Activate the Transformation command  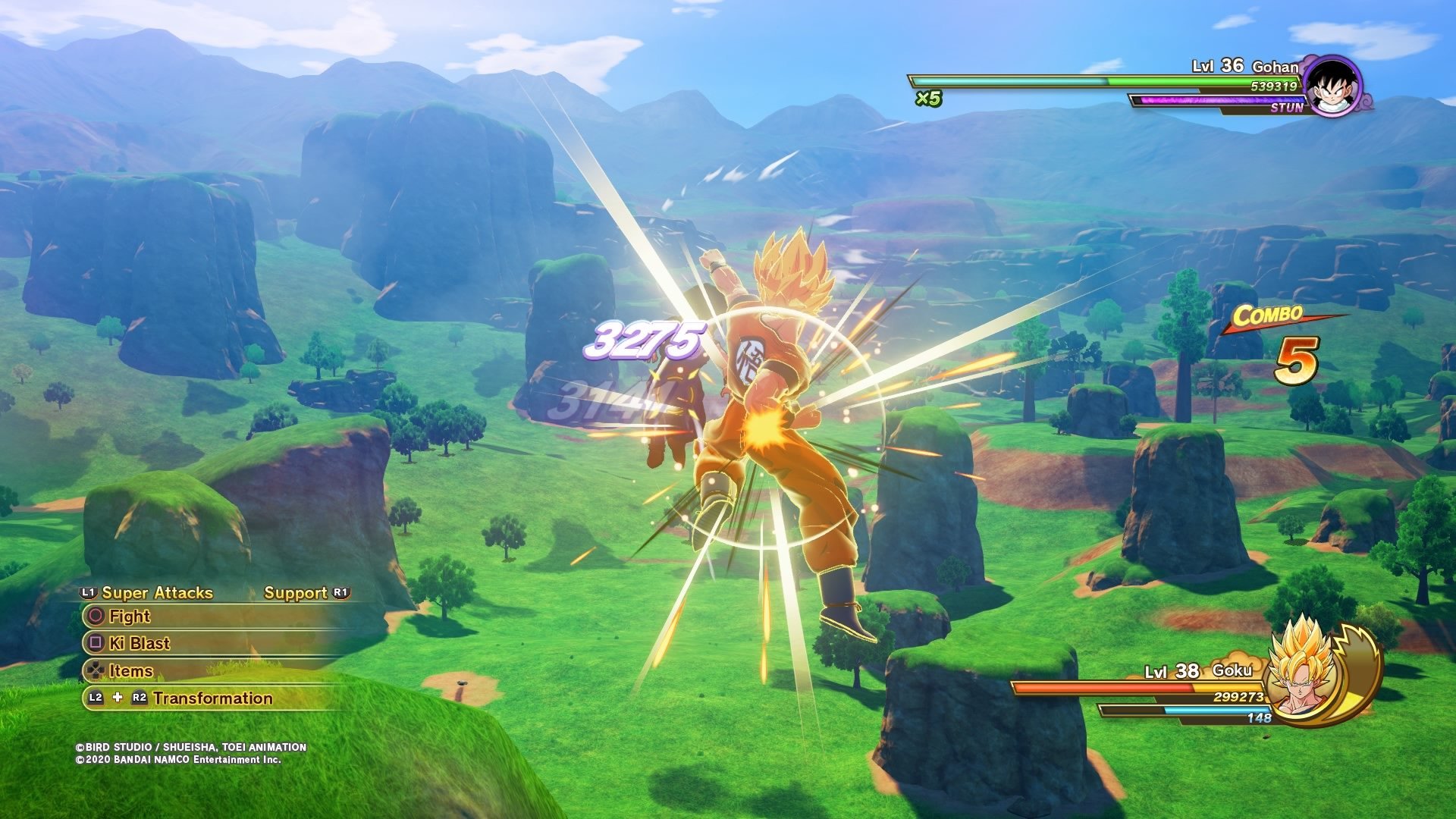(212, 698)
